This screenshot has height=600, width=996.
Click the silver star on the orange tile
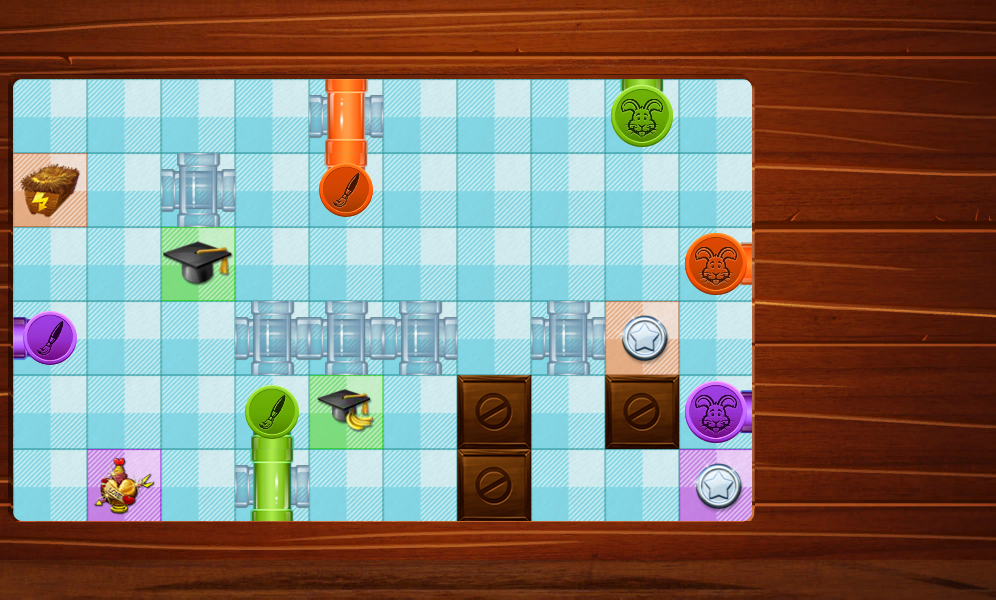pos(643,337)
